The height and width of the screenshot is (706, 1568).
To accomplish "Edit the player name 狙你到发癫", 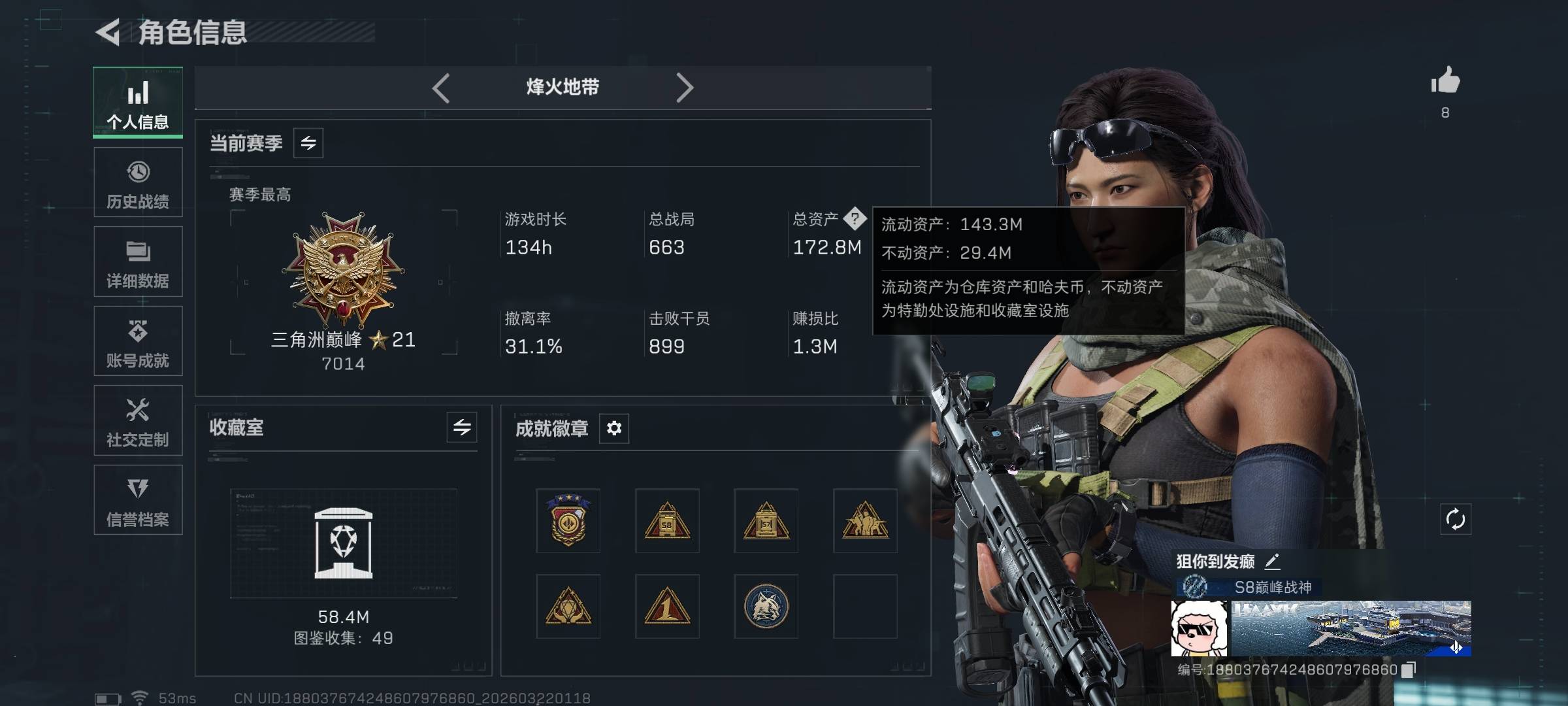I will tap(1272, 561).
